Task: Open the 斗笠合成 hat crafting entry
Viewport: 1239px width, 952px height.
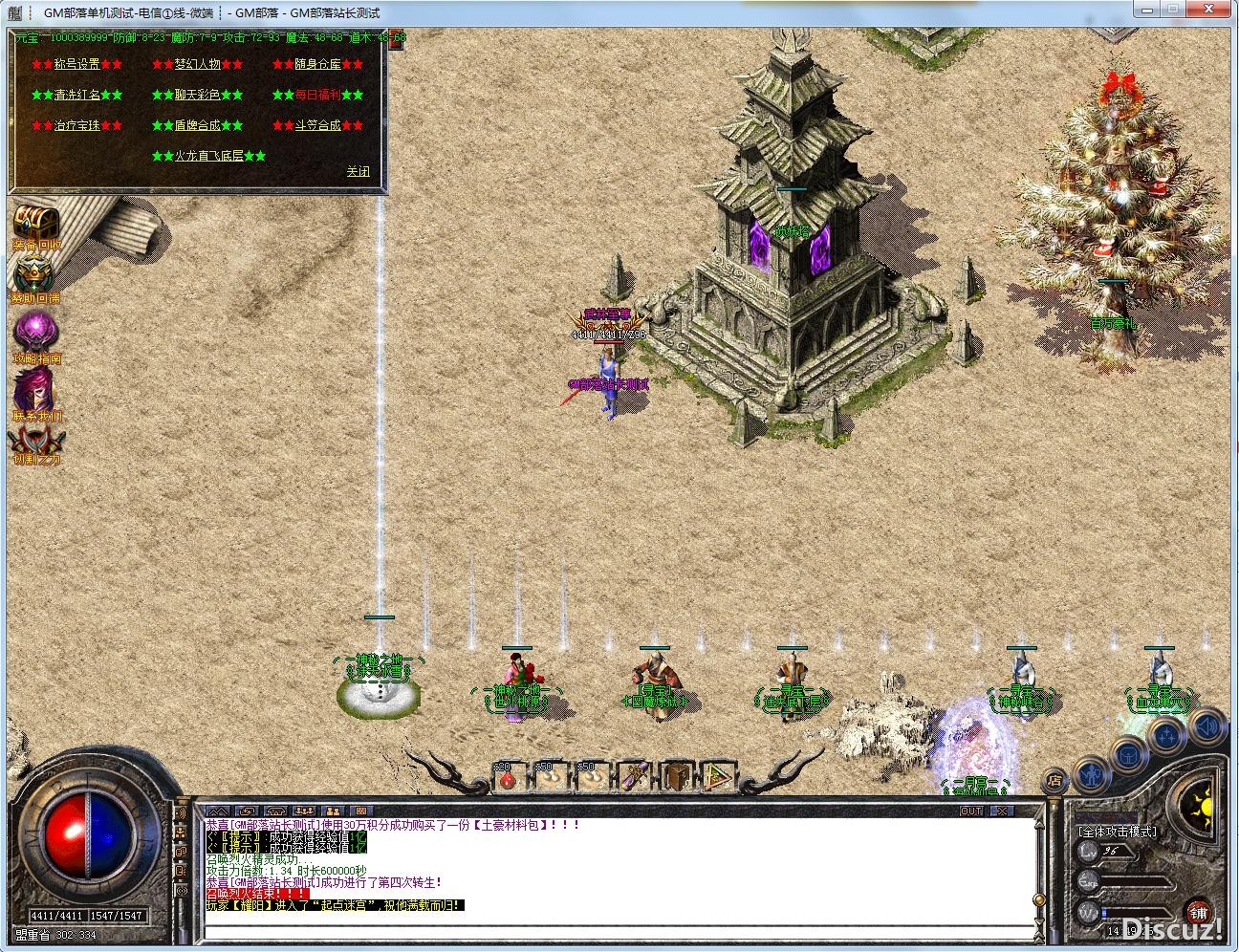Action: [x=317, y=125]
